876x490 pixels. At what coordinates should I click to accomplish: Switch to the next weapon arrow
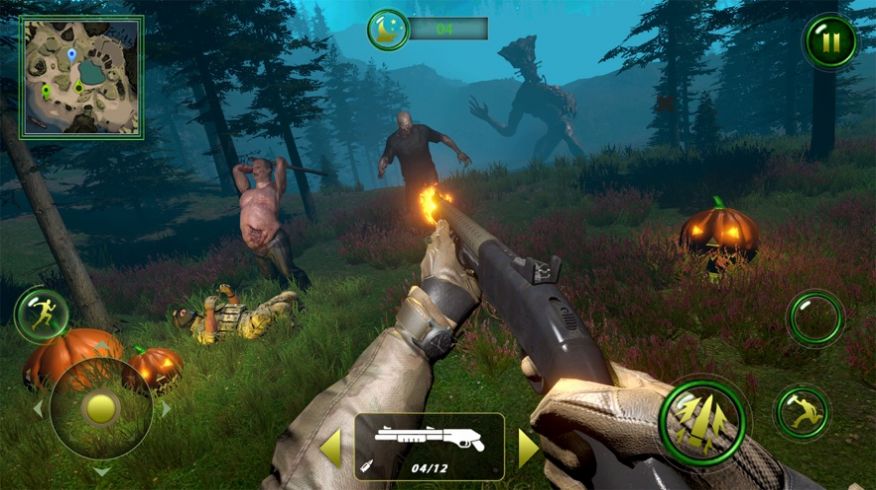[528, 447]
